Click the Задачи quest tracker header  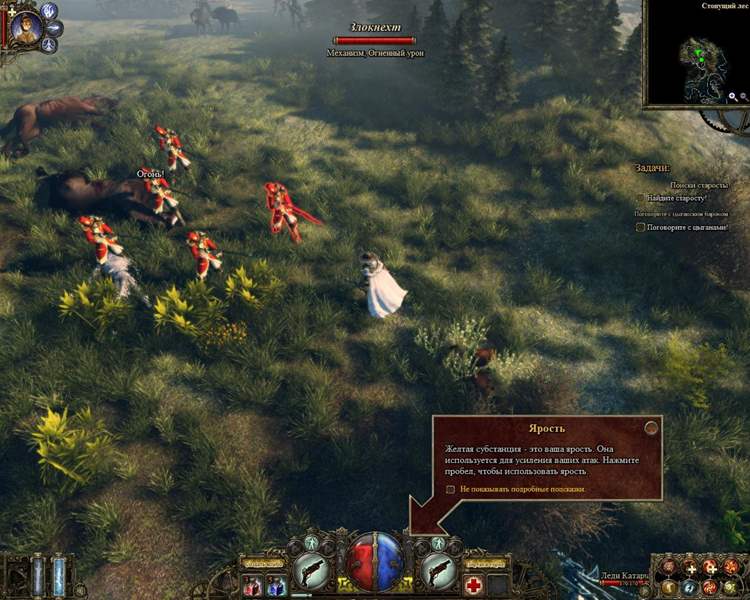[x=653, y=168]
